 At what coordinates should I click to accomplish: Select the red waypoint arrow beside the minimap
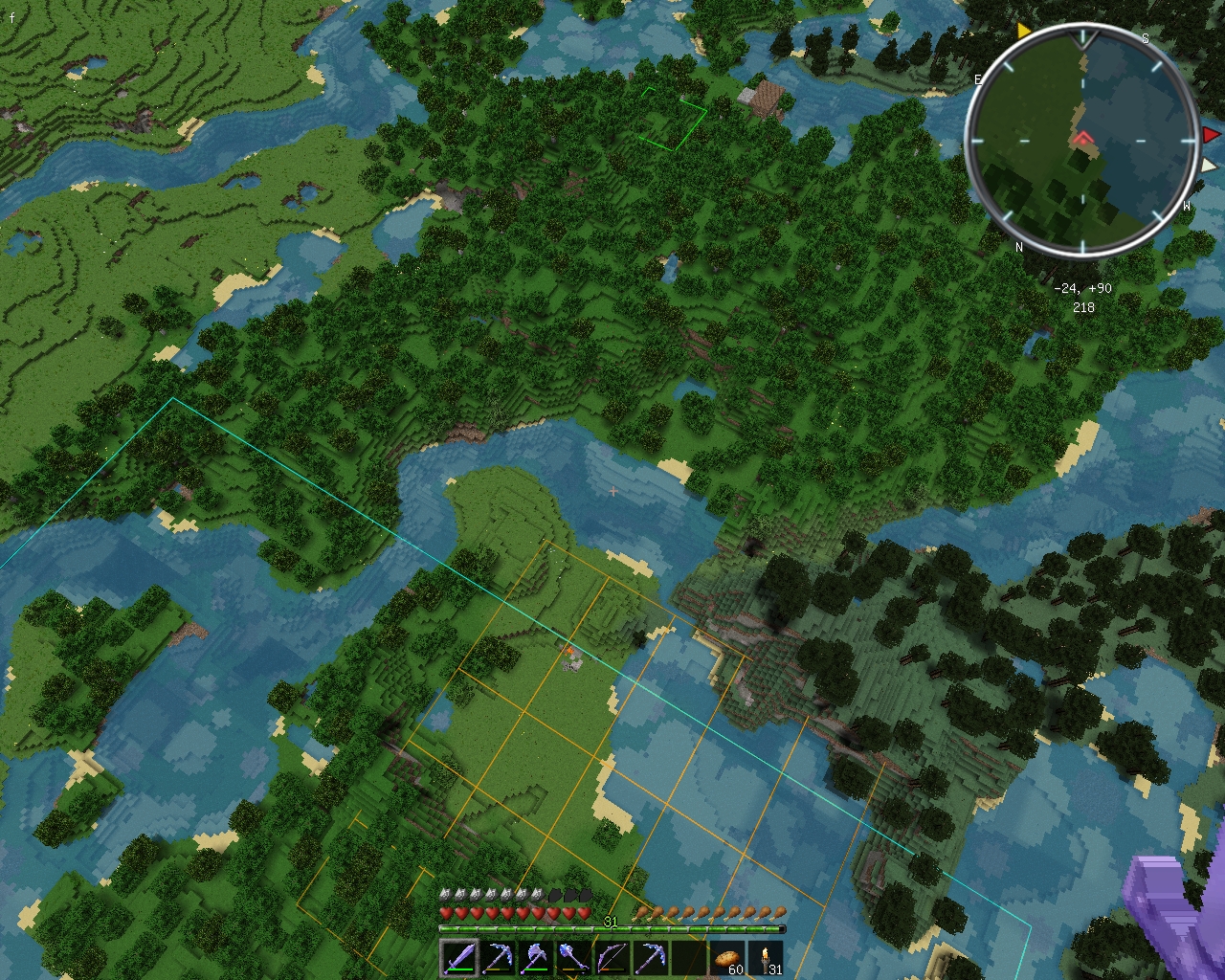[x=1212, y=136]
